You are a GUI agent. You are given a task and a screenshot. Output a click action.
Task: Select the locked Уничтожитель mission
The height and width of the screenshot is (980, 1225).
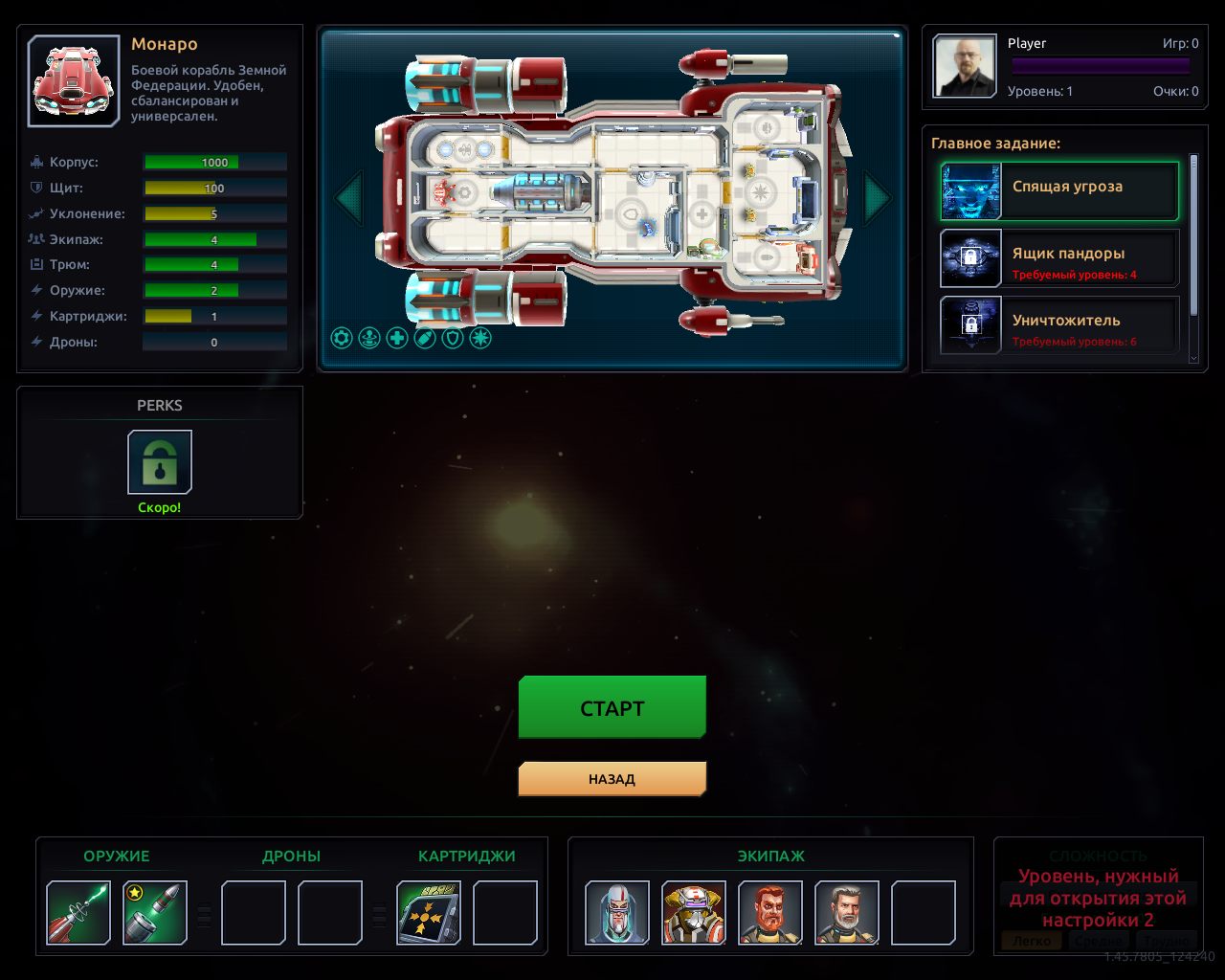(x=1059, y=325)
